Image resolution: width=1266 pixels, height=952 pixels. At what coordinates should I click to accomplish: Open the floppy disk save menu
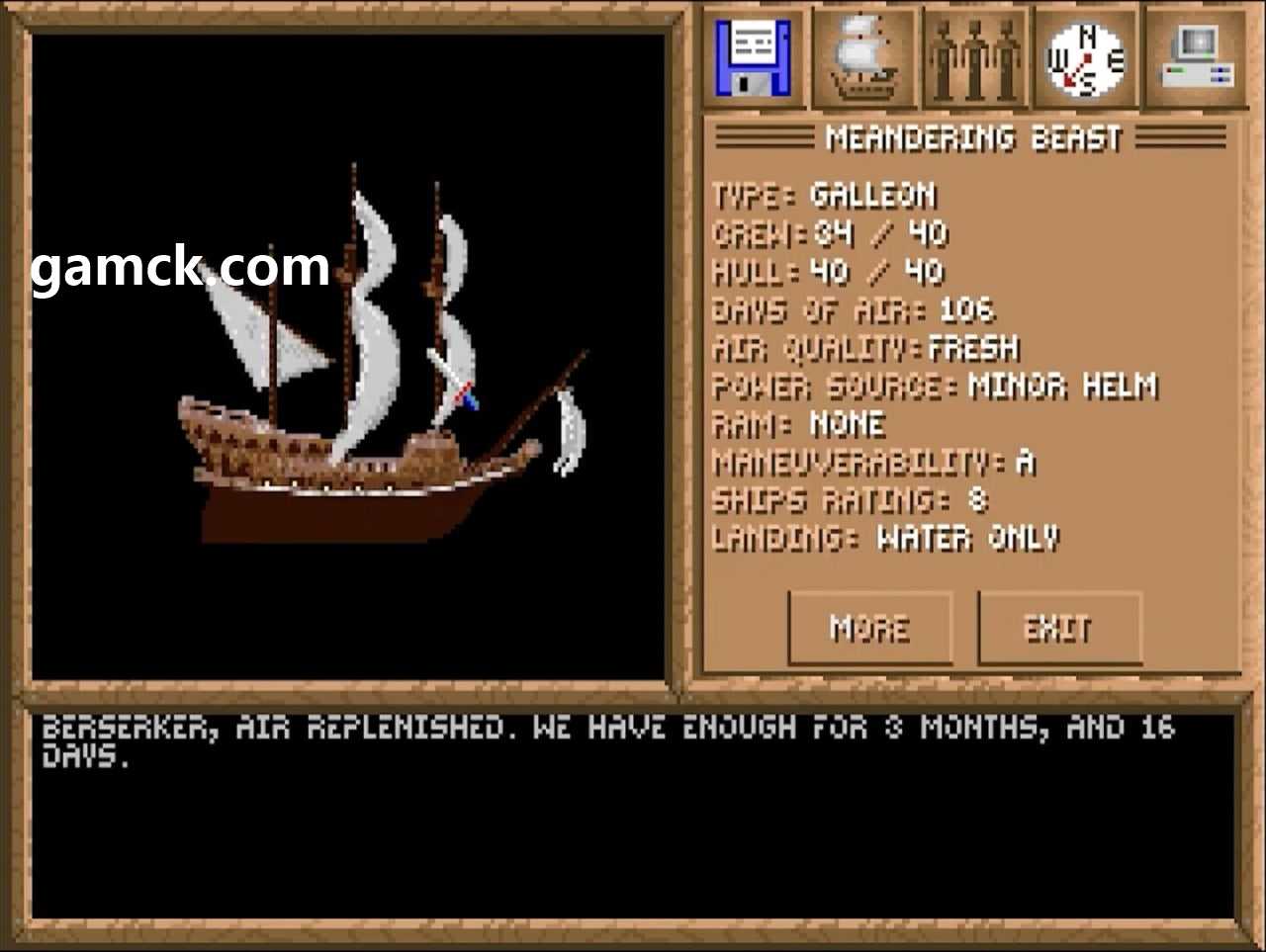click(755, 58)
